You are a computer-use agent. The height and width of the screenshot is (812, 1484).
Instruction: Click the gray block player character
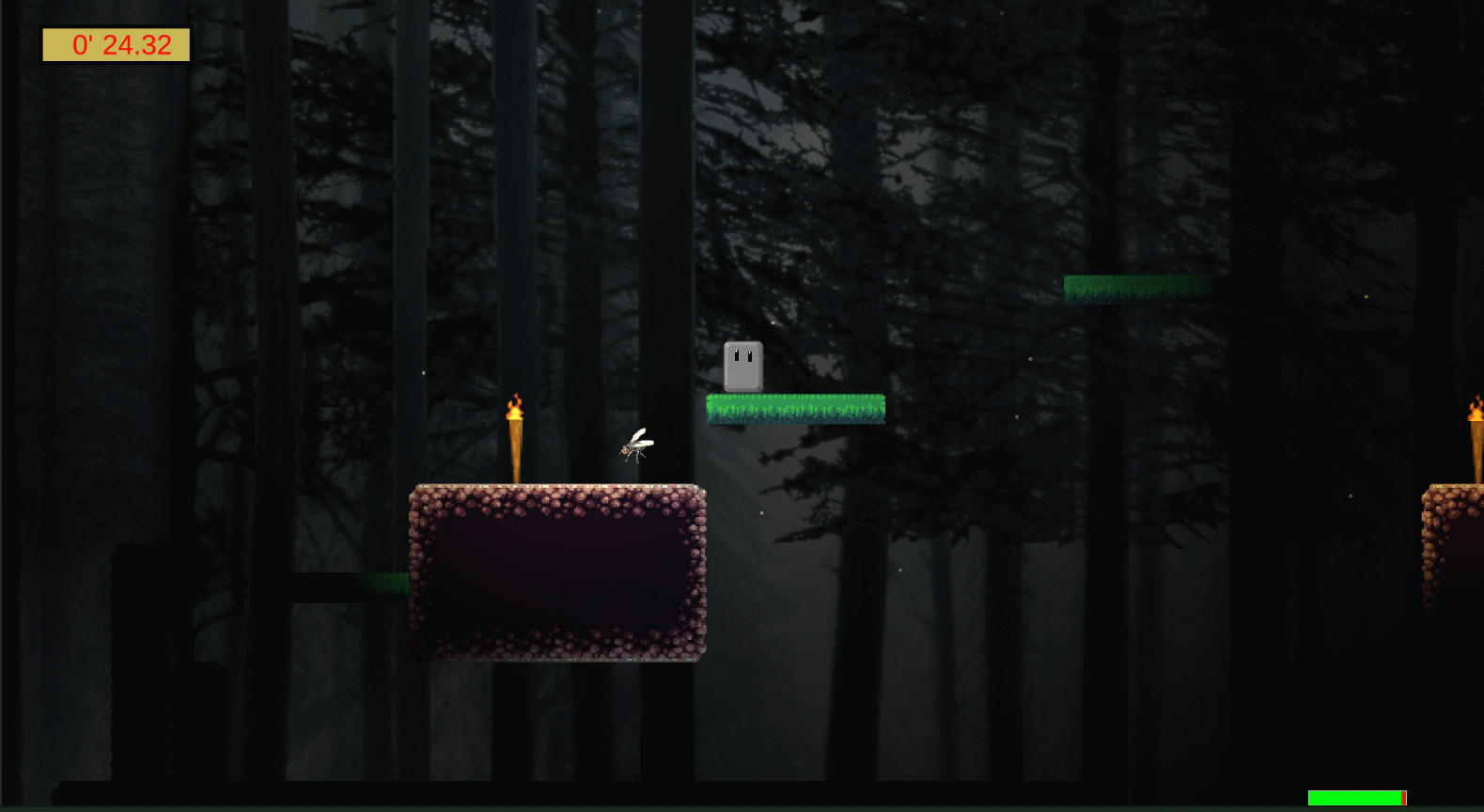(742, 367)
